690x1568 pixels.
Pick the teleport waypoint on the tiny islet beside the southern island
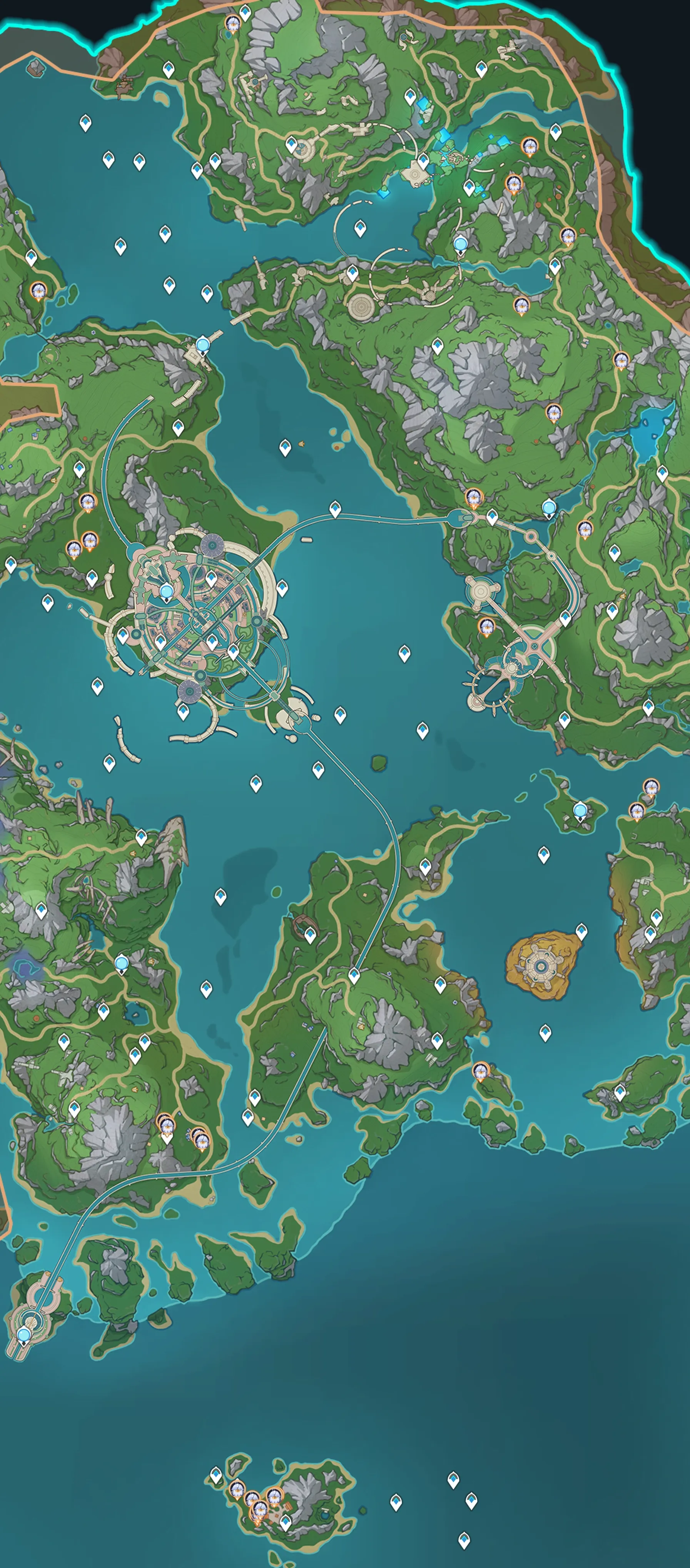(x=216, y=1474)
